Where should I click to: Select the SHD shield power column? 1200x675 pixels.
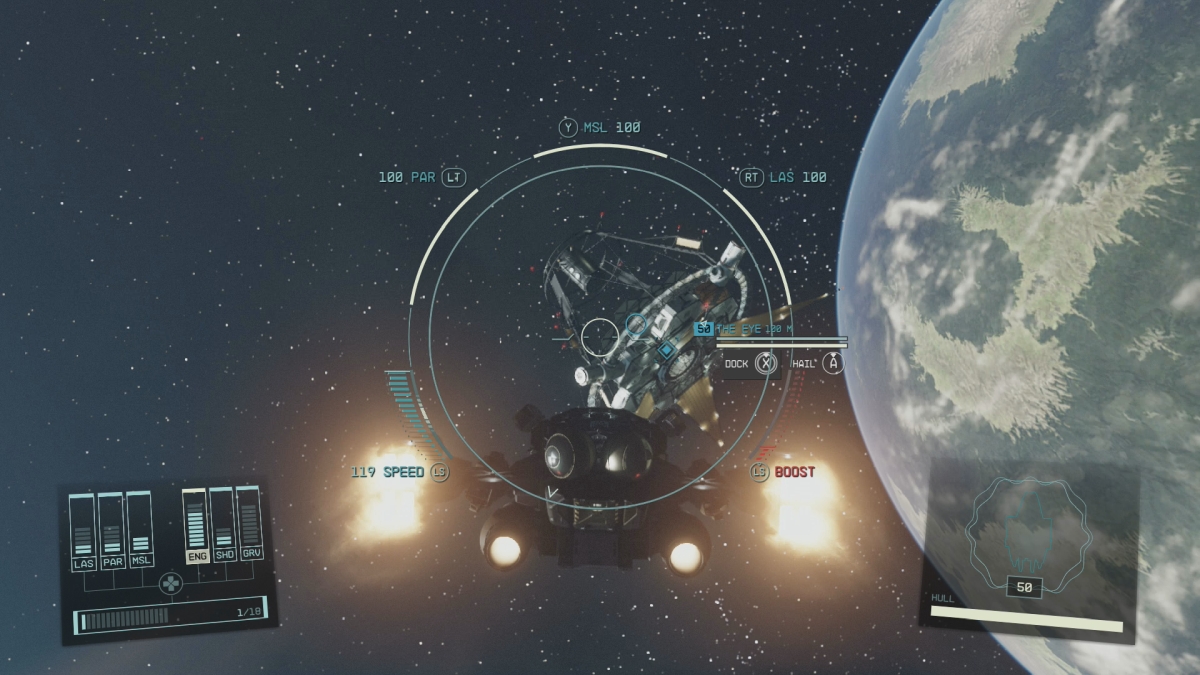(223, 523)
